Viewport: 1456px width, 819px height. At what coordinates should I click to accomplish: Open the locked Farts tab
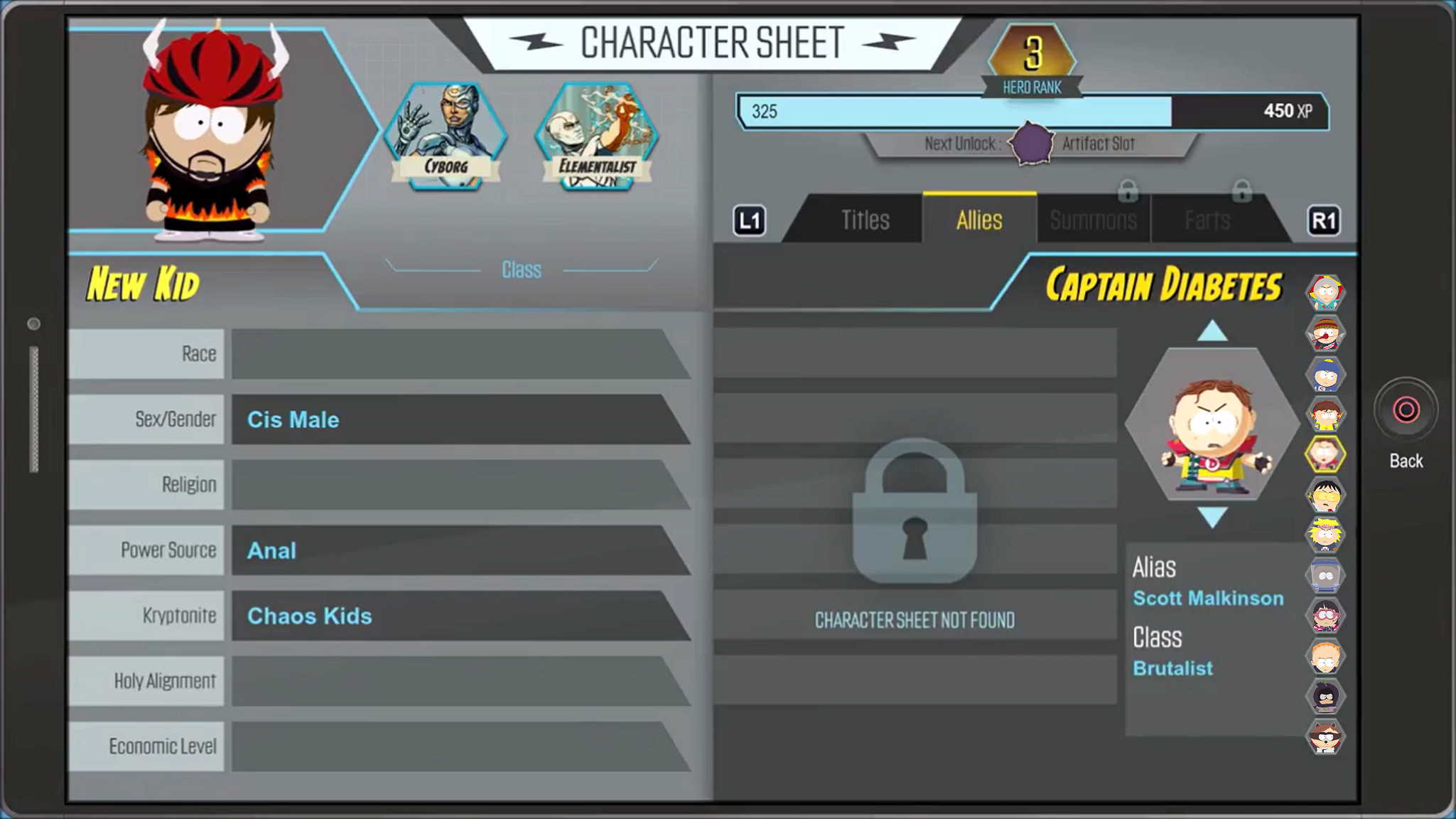pos(1207,220)
